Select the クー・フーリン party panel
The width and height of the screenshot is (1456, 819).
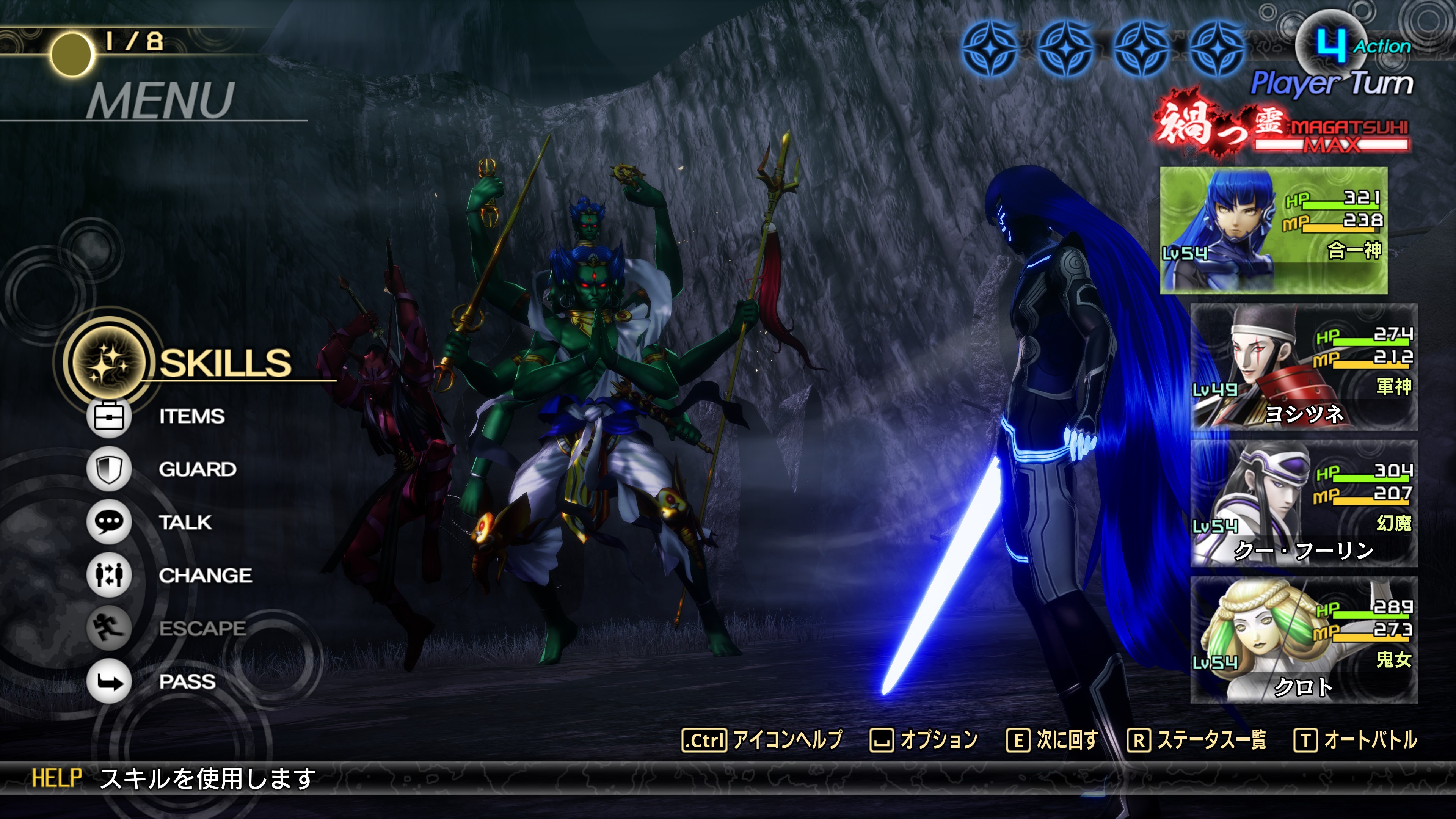pyautogui.click(x=1304, y=504)
